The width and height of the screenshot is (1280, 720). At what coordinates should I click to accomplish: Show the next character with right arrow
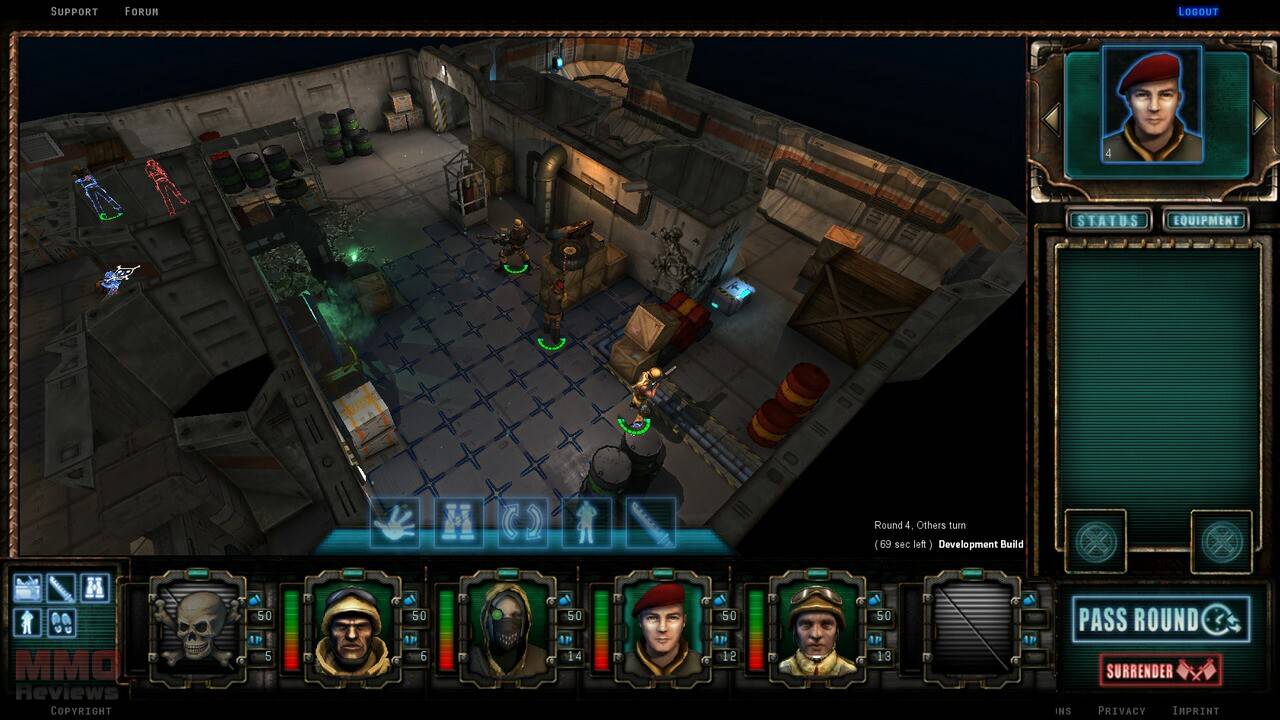coord(1262,119)
